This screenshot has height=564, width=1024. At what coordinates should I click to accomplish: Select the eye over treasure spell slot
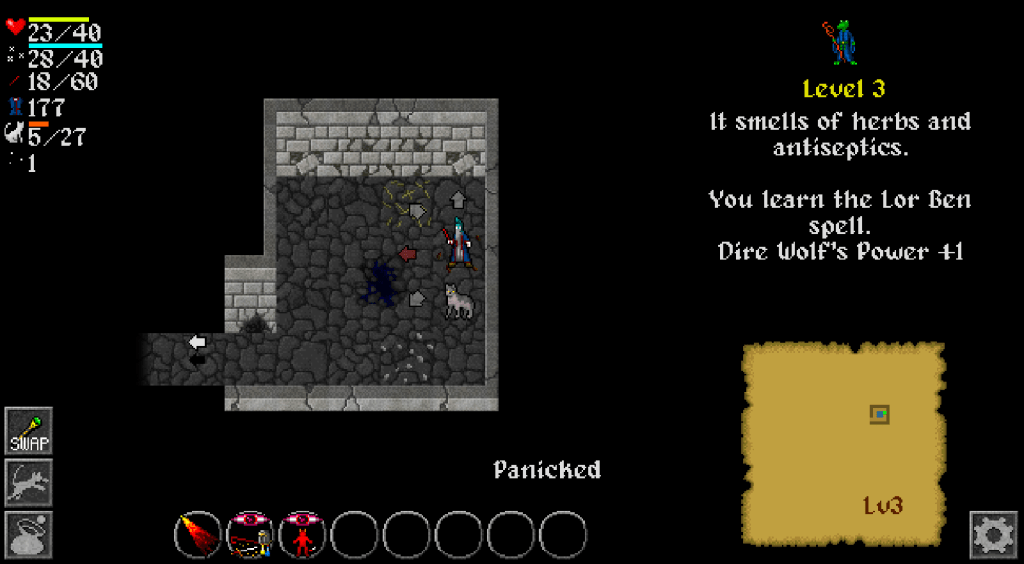click(x=250, y=534)
